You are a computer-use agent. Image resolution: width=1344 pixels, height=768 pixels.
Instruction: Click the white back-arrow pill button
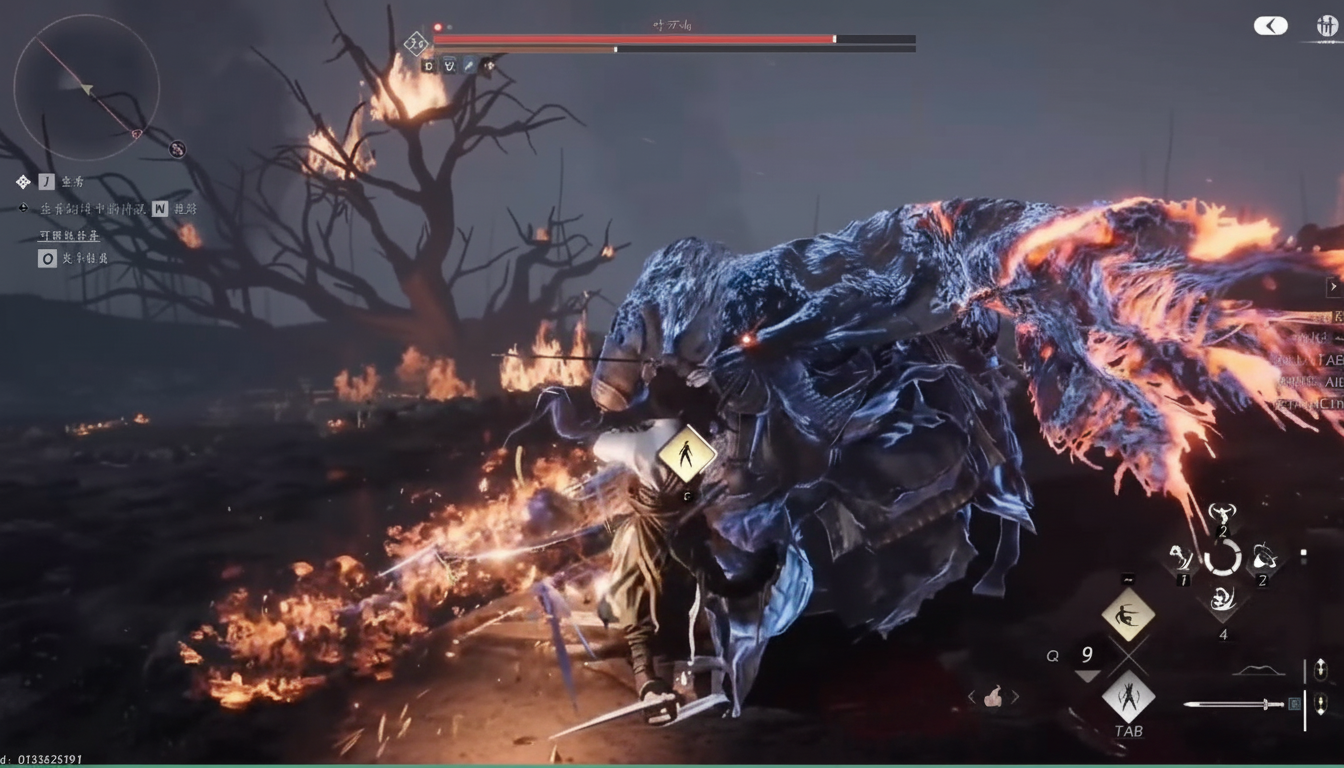[x=1270, y=26]
